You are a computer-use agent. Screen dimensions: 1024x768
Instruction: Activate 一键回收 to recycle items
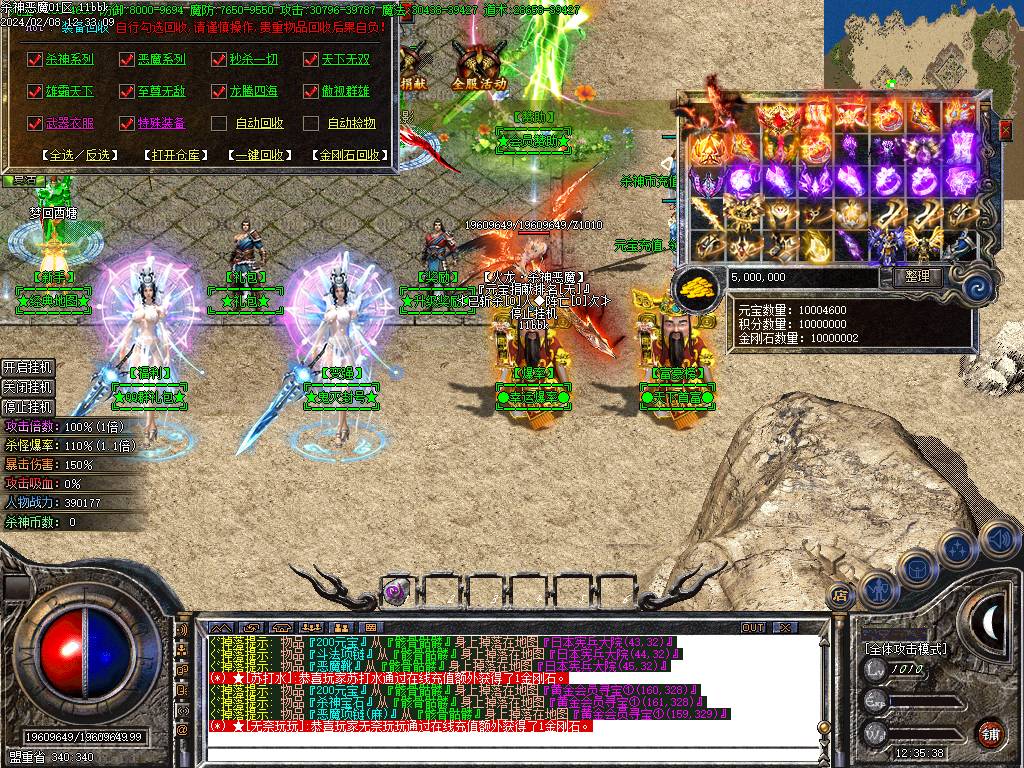260,155
